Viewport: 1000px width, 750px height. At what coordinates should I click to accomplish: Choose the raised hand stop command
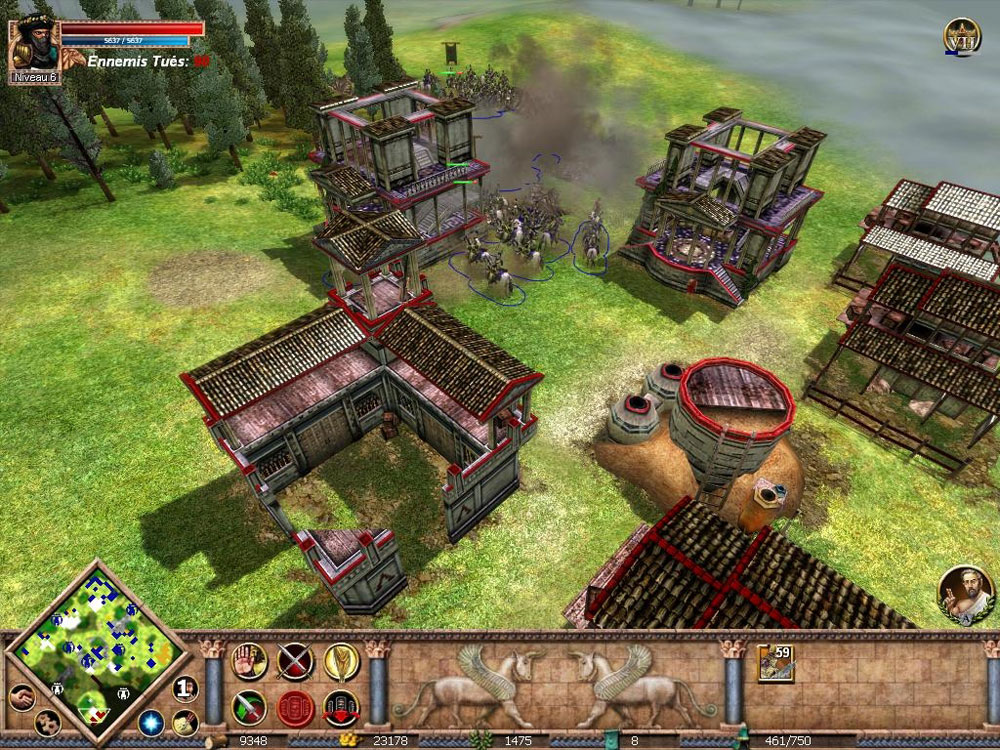(248, 660)
